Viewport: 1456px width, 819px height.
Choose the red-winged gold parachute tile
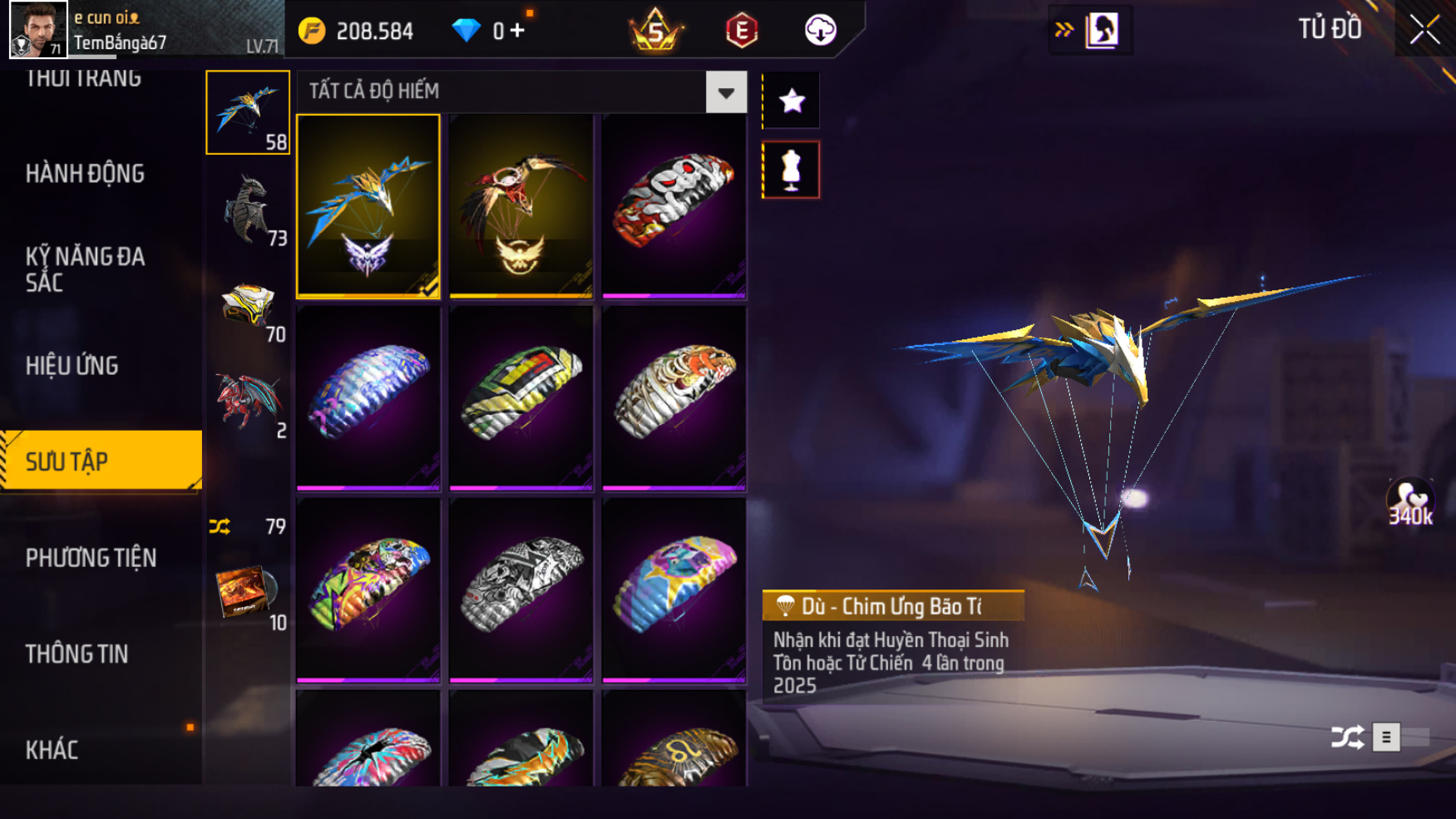pyautogui.click(x=521, y=205)
